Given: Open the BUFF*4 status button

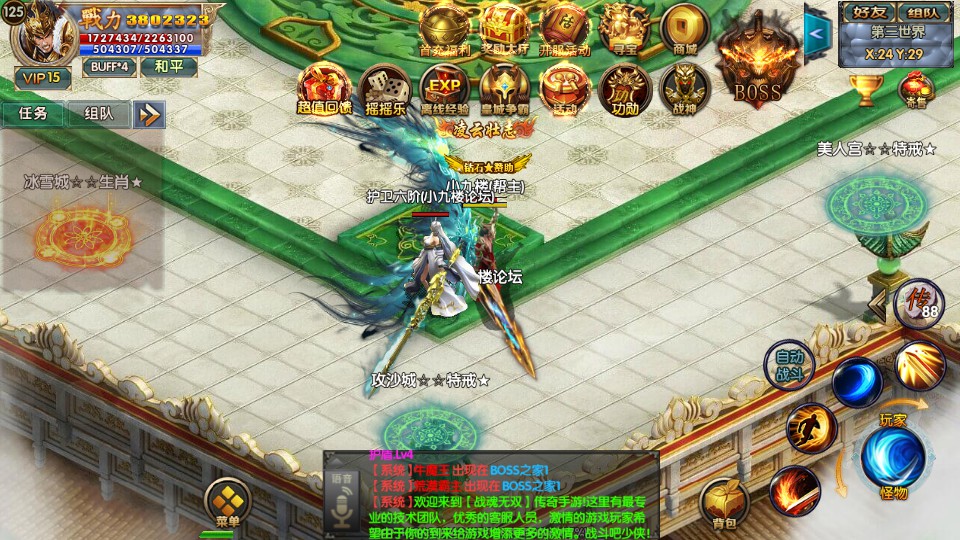Looking at the screenshot, I should [109, 67].
